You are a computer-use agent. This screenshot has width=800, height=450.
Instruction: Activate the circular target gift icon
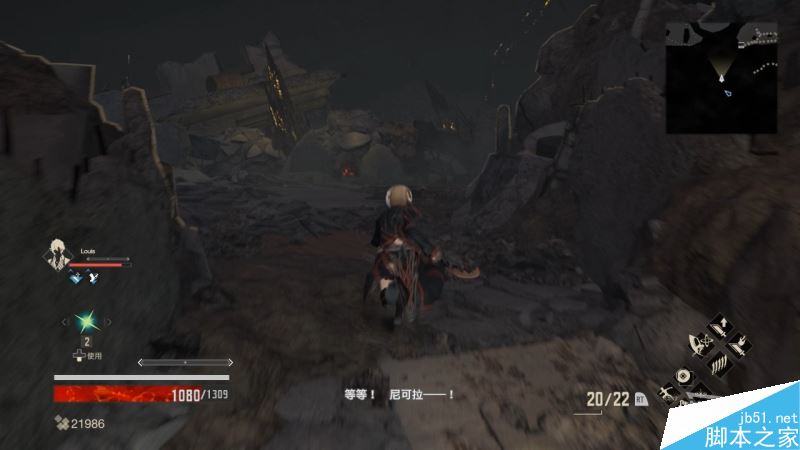click(x=683, y=376)
